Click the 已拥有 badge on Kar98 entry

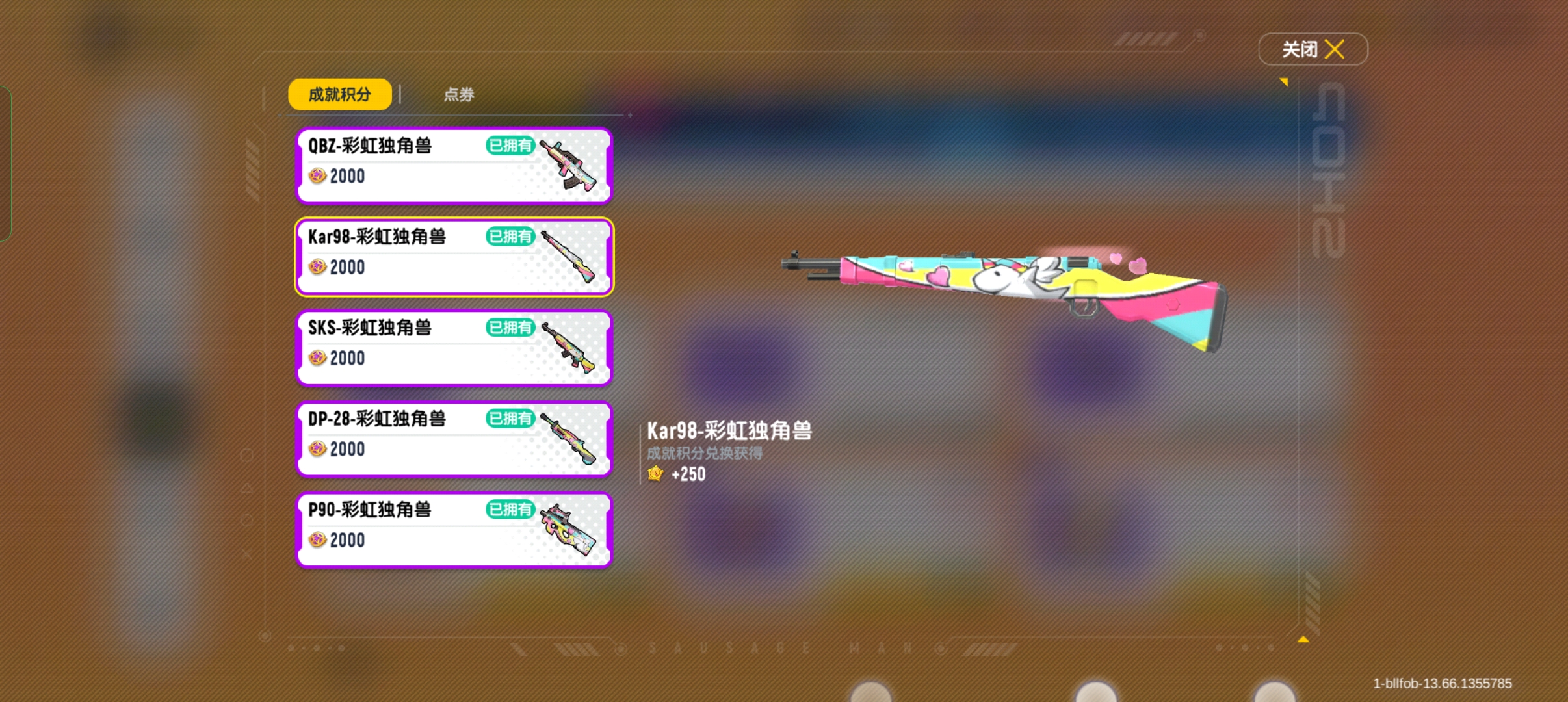tap(511, 237)
